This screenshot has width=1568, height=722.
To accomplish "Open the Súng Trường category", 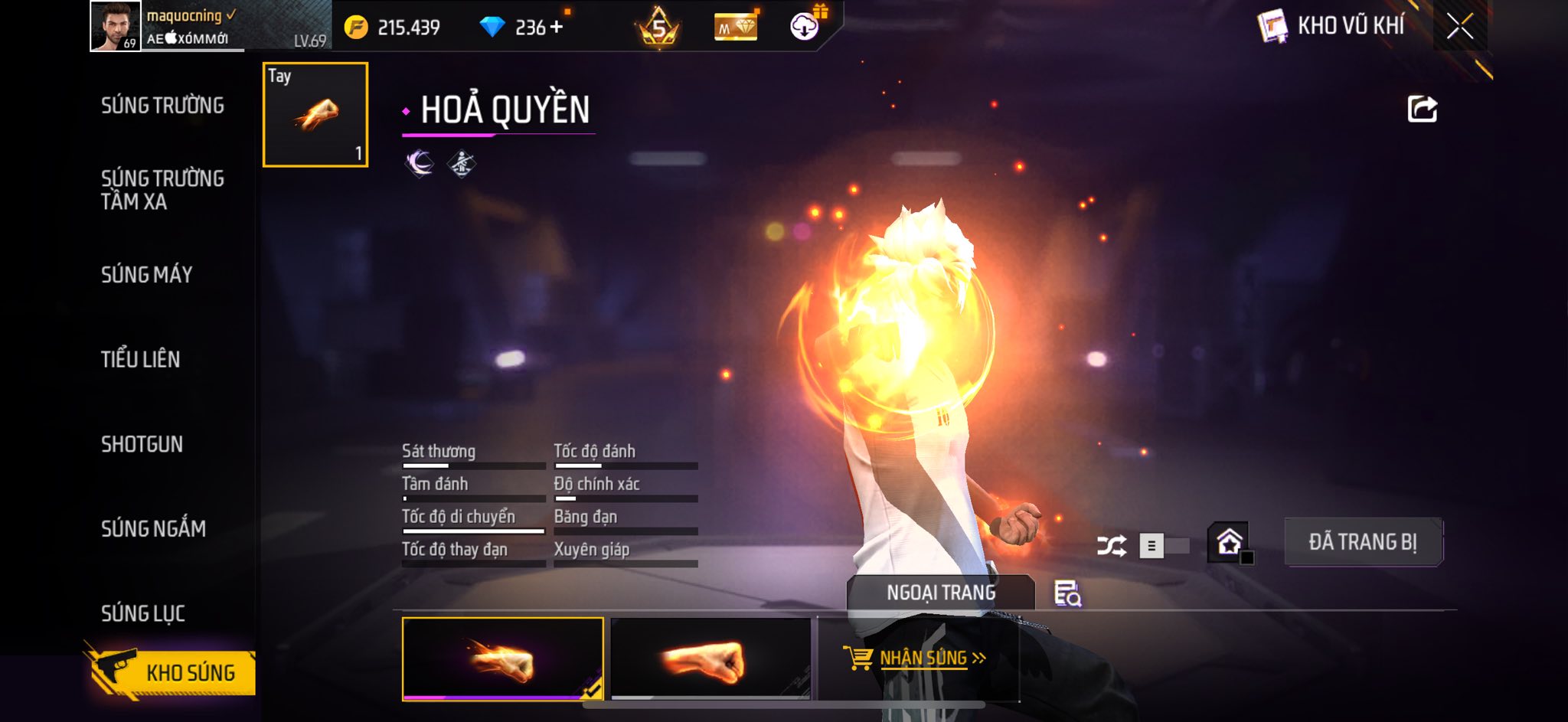I will 162,106.
